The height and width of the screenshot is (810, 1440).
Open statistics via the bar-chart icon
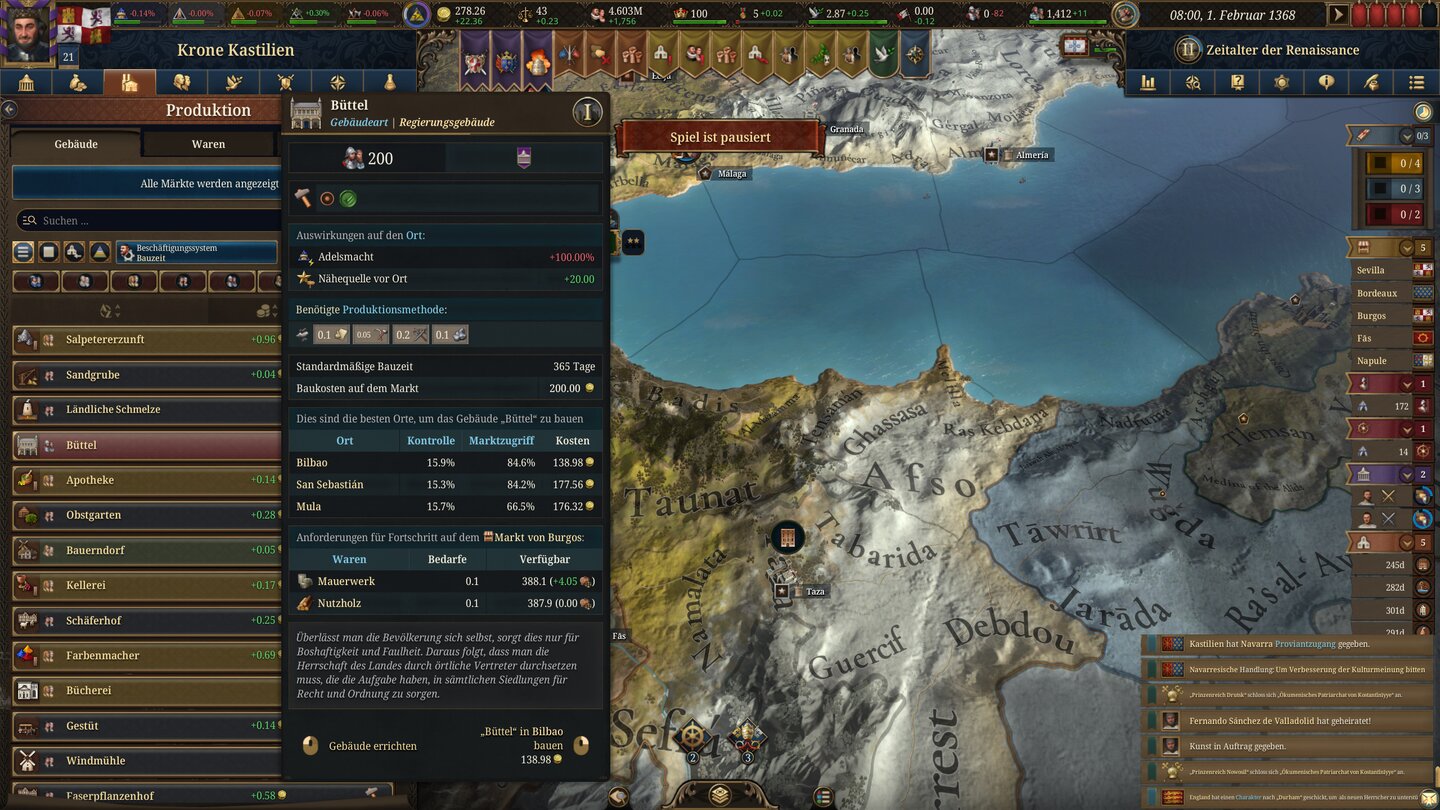[x=1148, y=82]
